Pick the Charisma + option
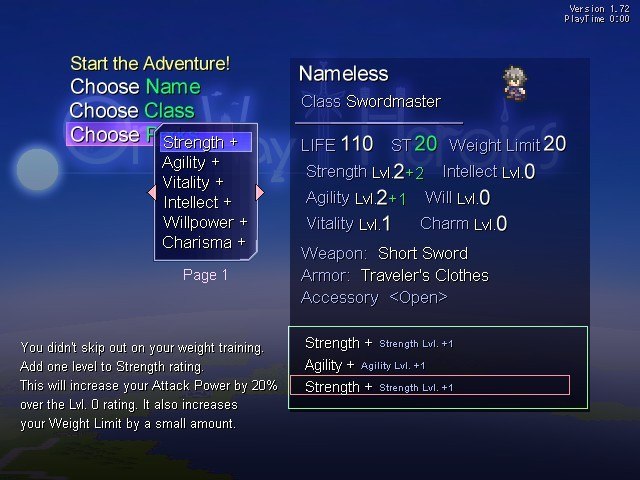640x480 pixels. click(204, 242)
